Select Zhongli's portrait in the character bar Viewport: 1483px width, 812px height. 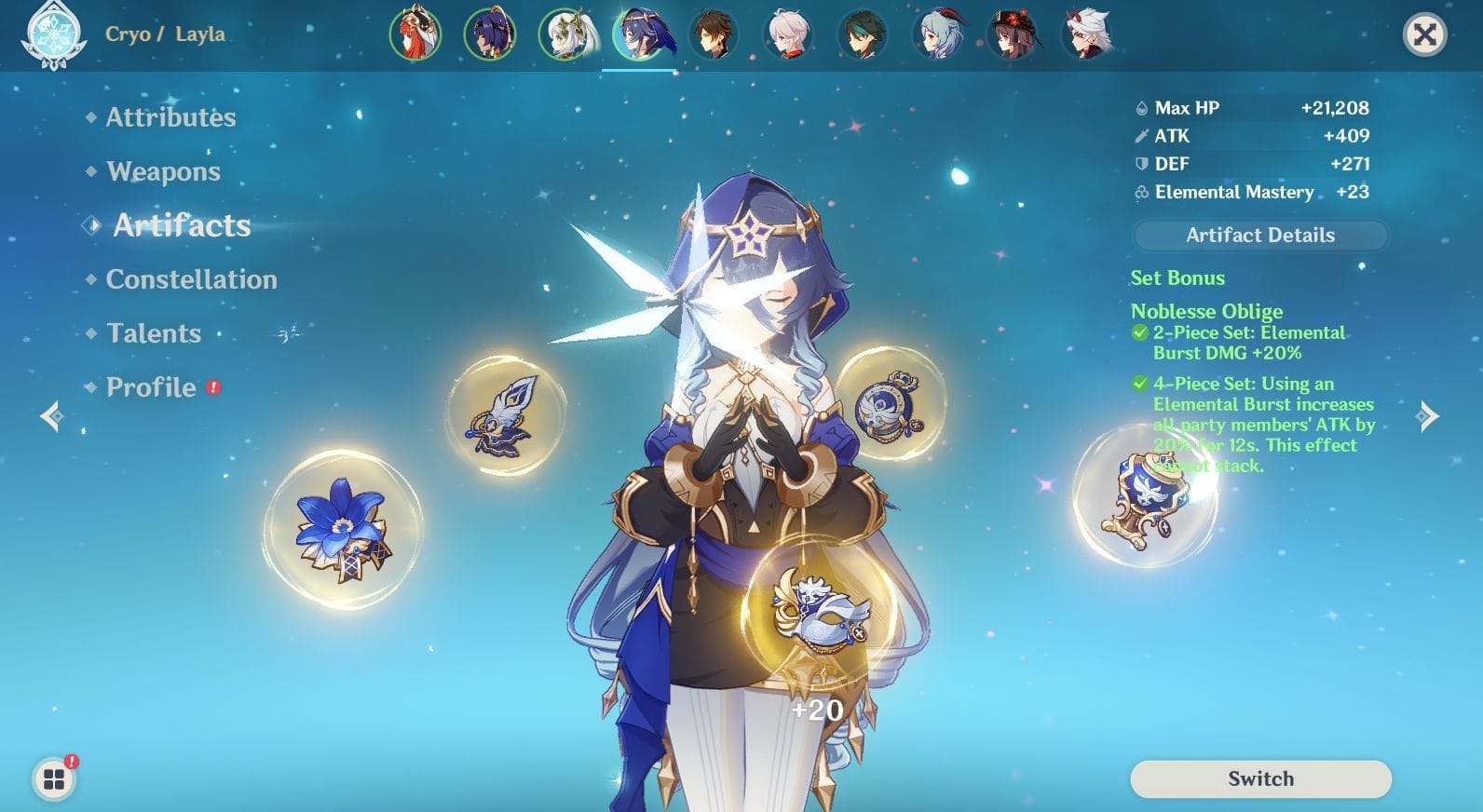[714, 35]
